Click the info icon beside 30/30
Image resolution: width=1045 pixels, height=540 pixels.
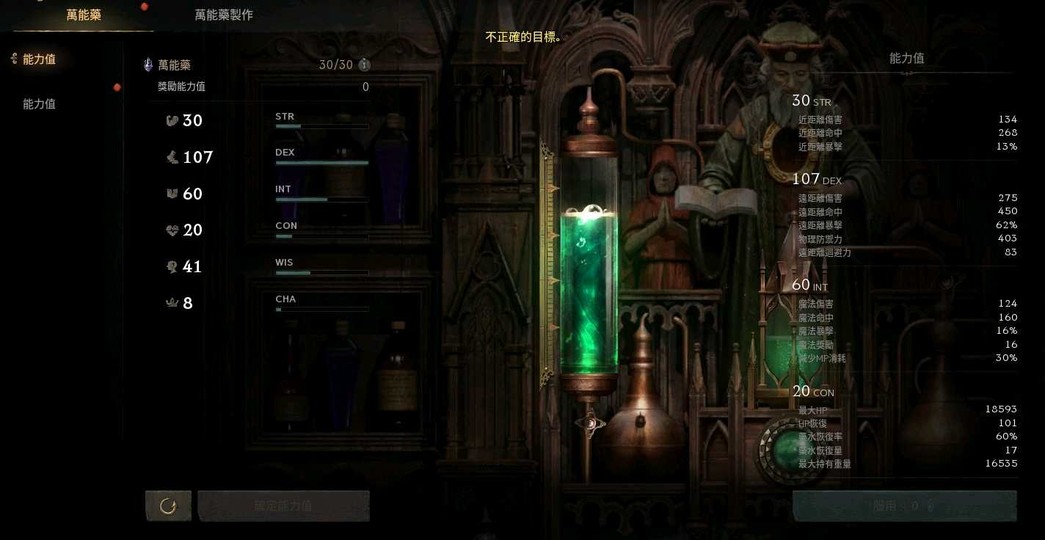pyautogui.click(x=364, y=65)
